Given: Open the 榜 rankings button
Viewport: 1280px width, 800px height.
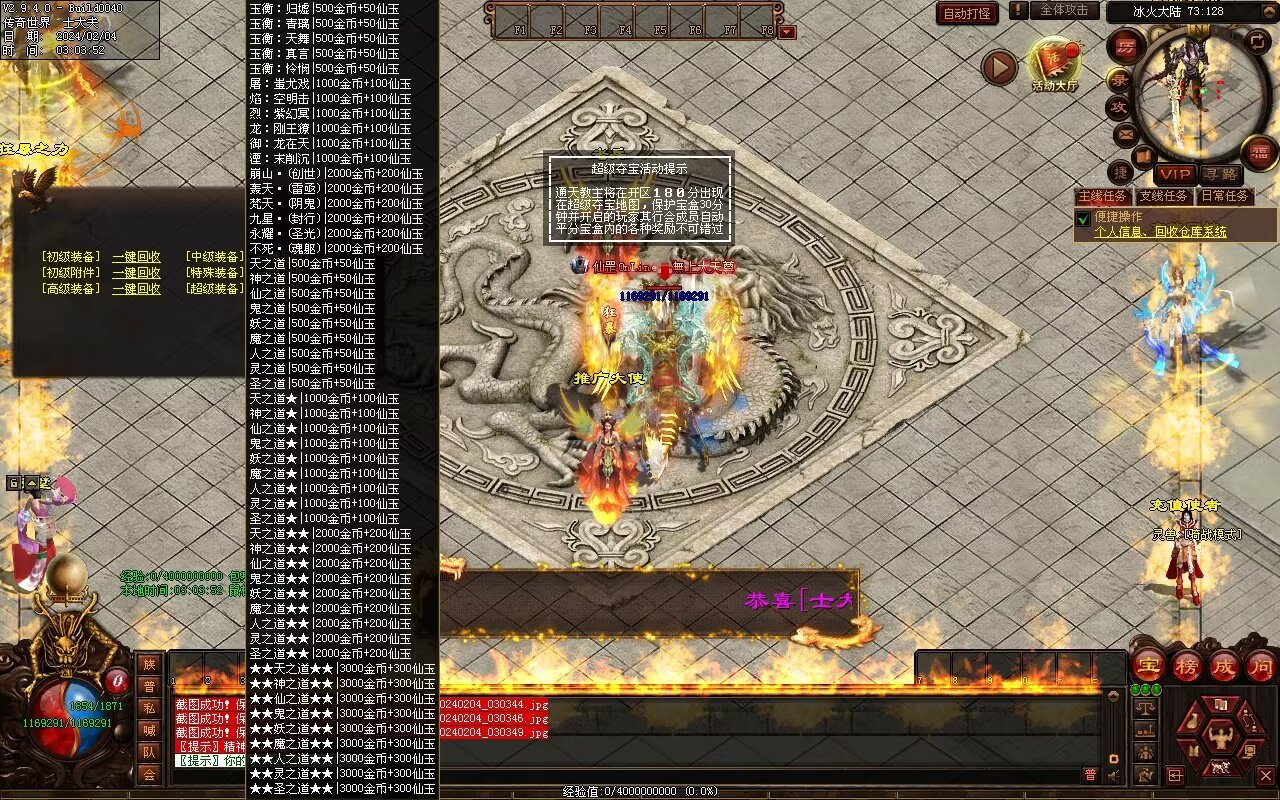Looking at the screenshot, I should 1186,665.
